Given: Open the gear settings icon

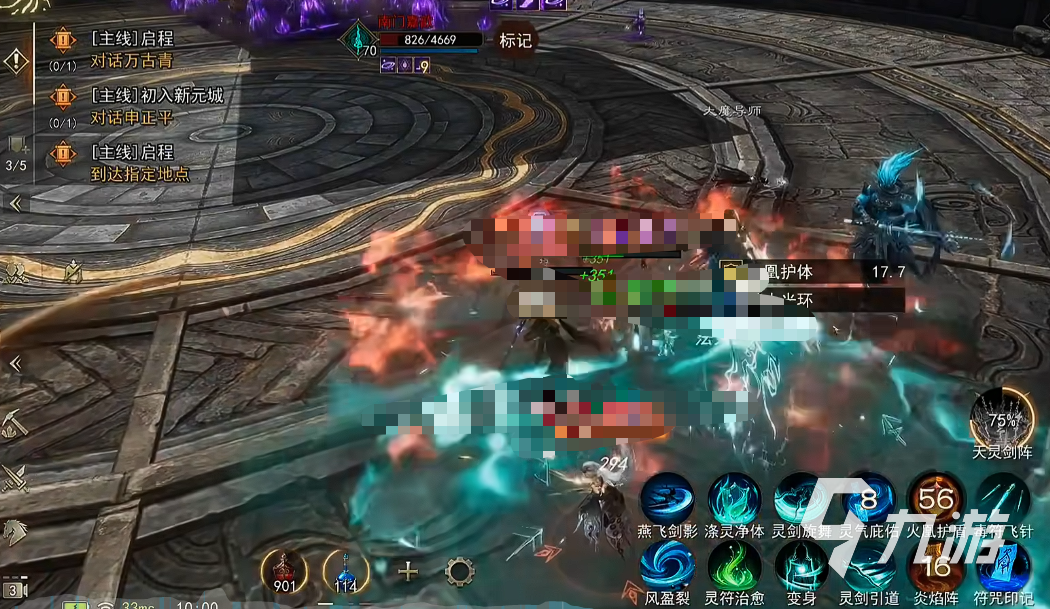Looking at the screenshot, I should coord(459,572).
